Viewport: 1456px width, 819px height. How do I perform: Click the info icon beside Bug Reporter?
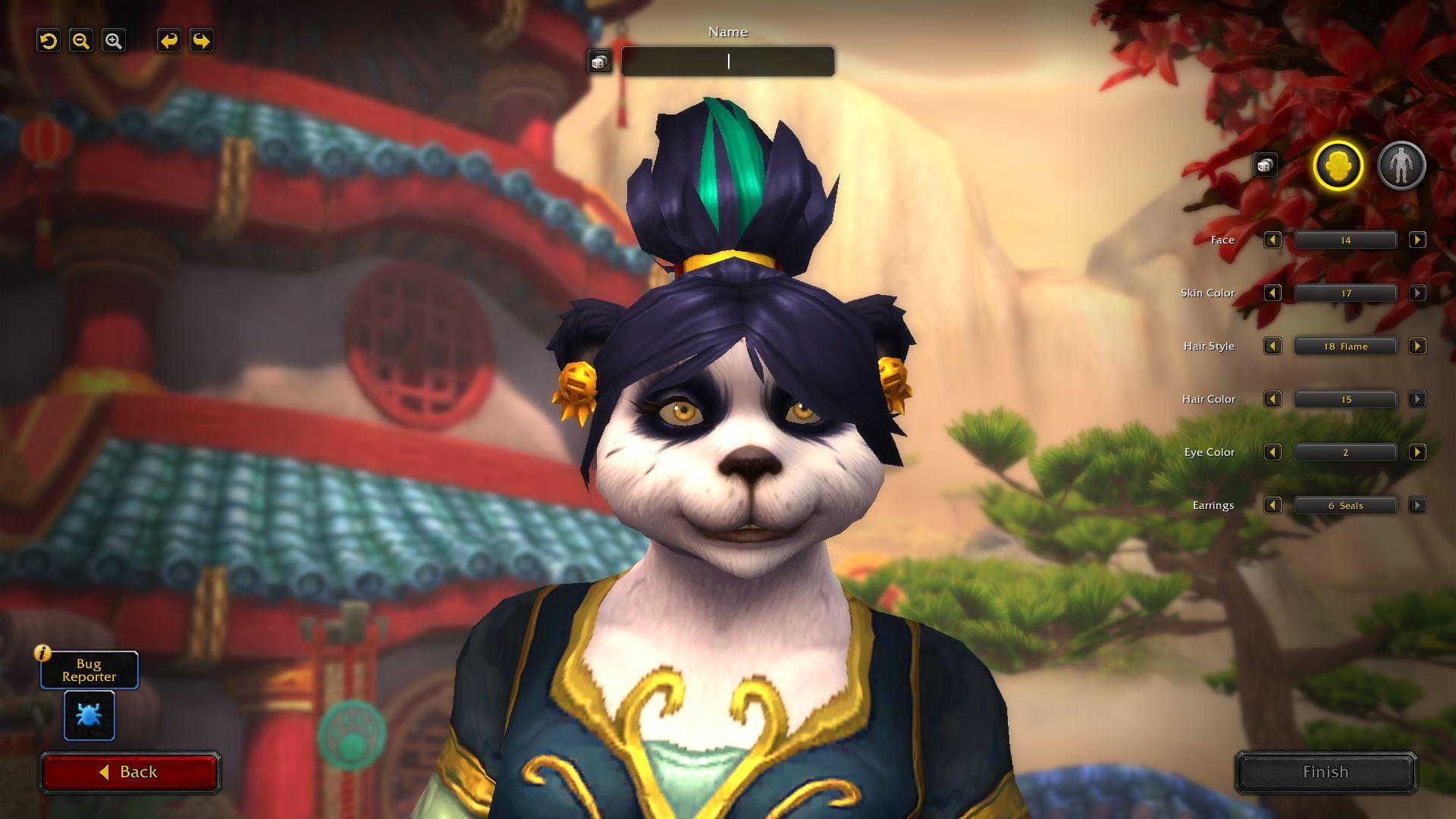coord(42,652)
